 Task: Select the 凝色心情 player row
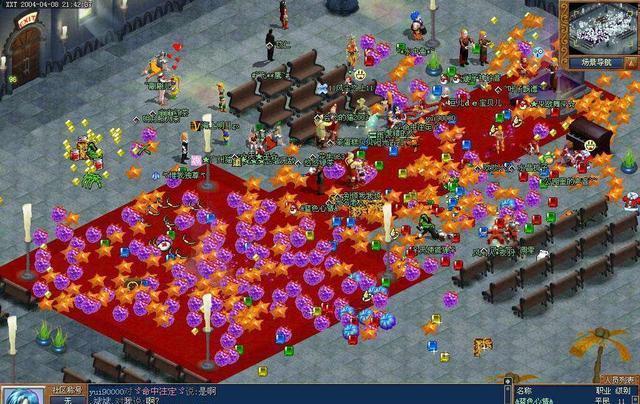point(538,399)
